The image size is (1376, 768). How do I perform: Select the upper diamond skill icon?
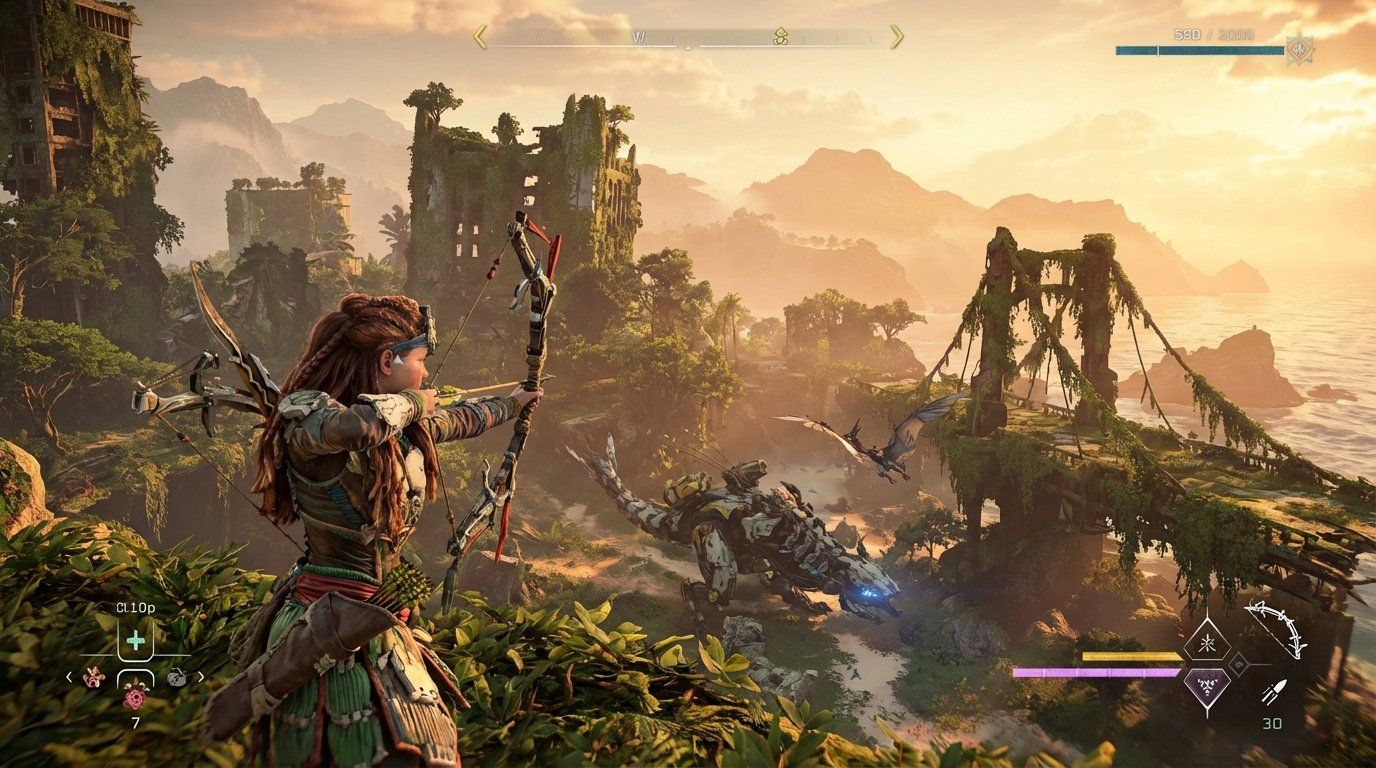coord(1207,641)
